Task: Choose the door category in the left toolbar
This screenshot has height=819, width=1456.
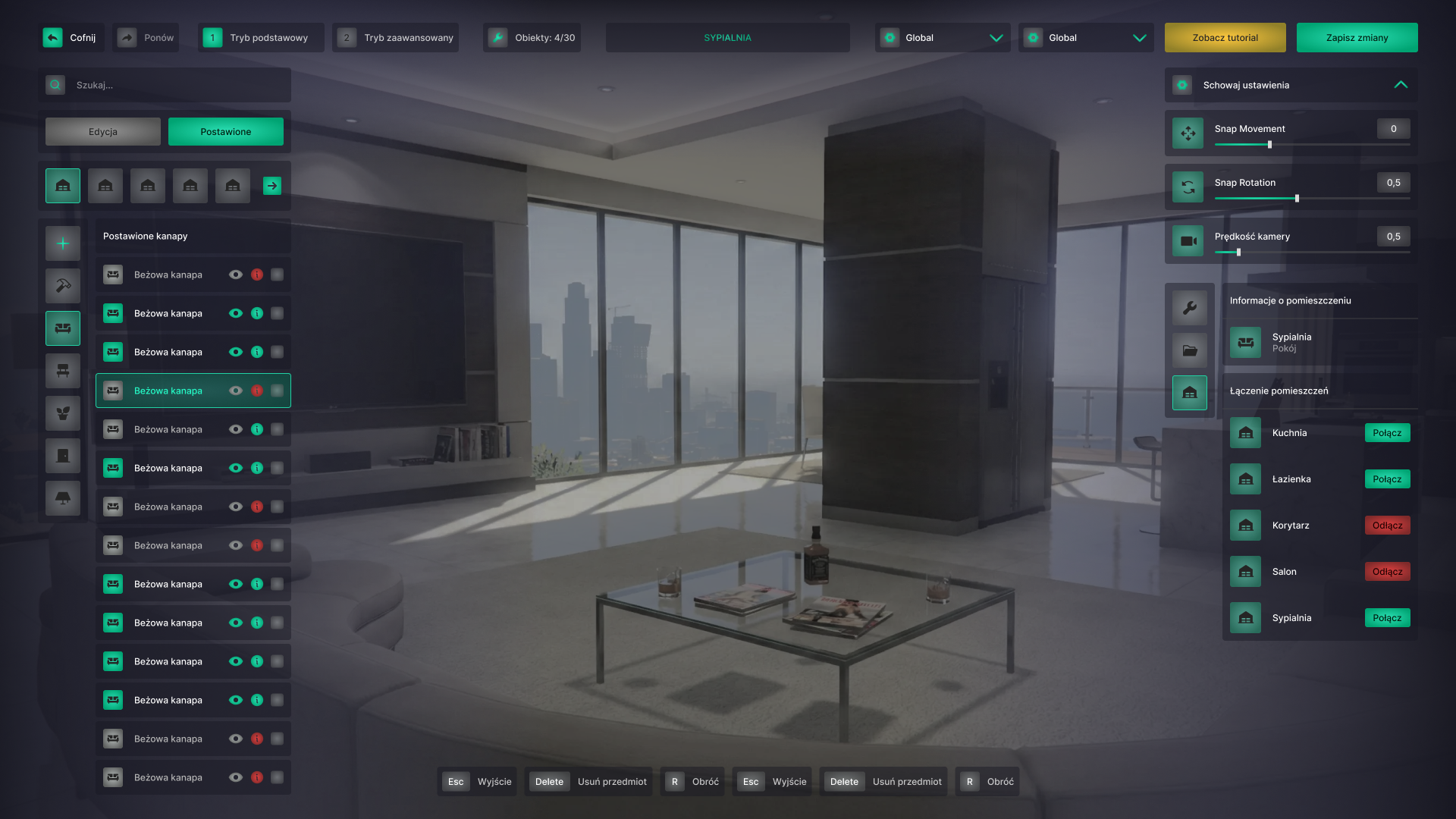Action: click(62, 456)
